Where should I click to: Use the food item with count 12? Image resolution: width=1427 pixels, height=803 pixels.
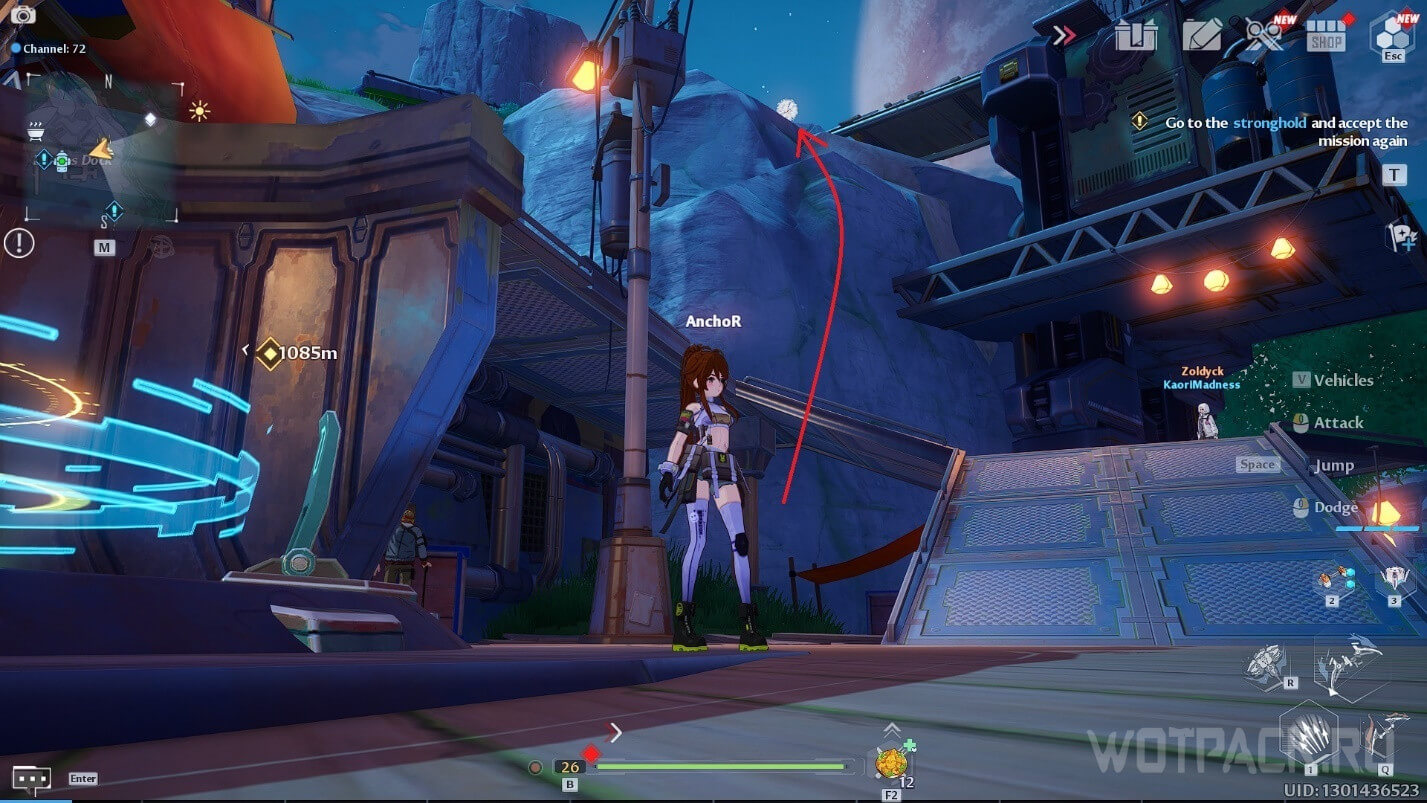click(x=890, y=762)
